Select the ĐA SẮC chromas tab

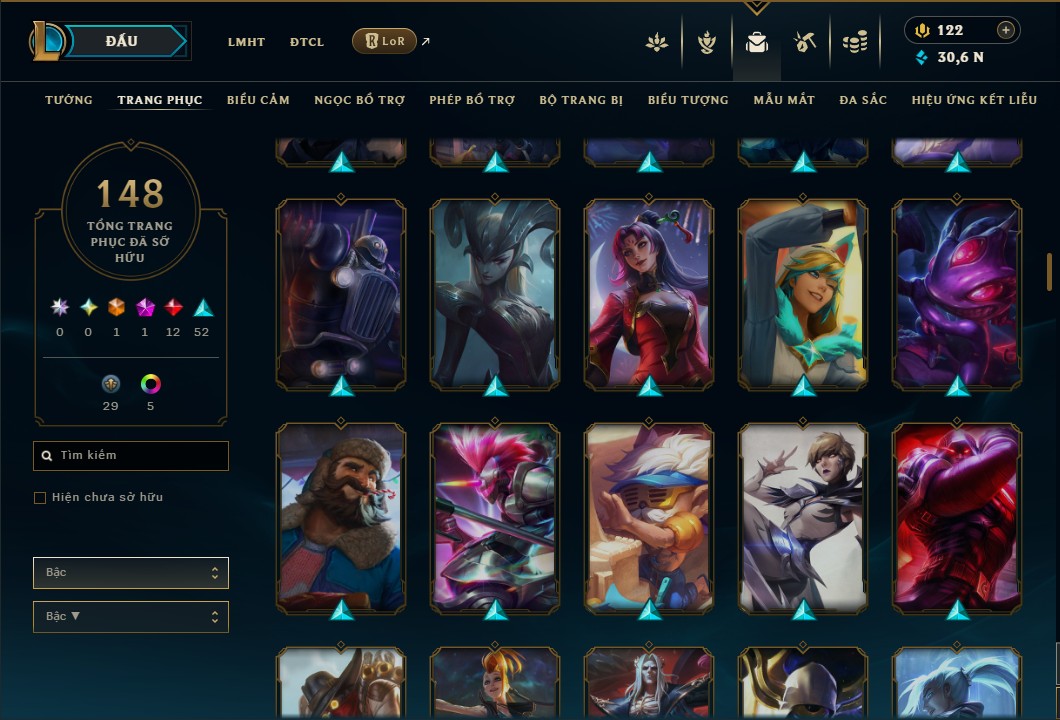click(863, 100)
